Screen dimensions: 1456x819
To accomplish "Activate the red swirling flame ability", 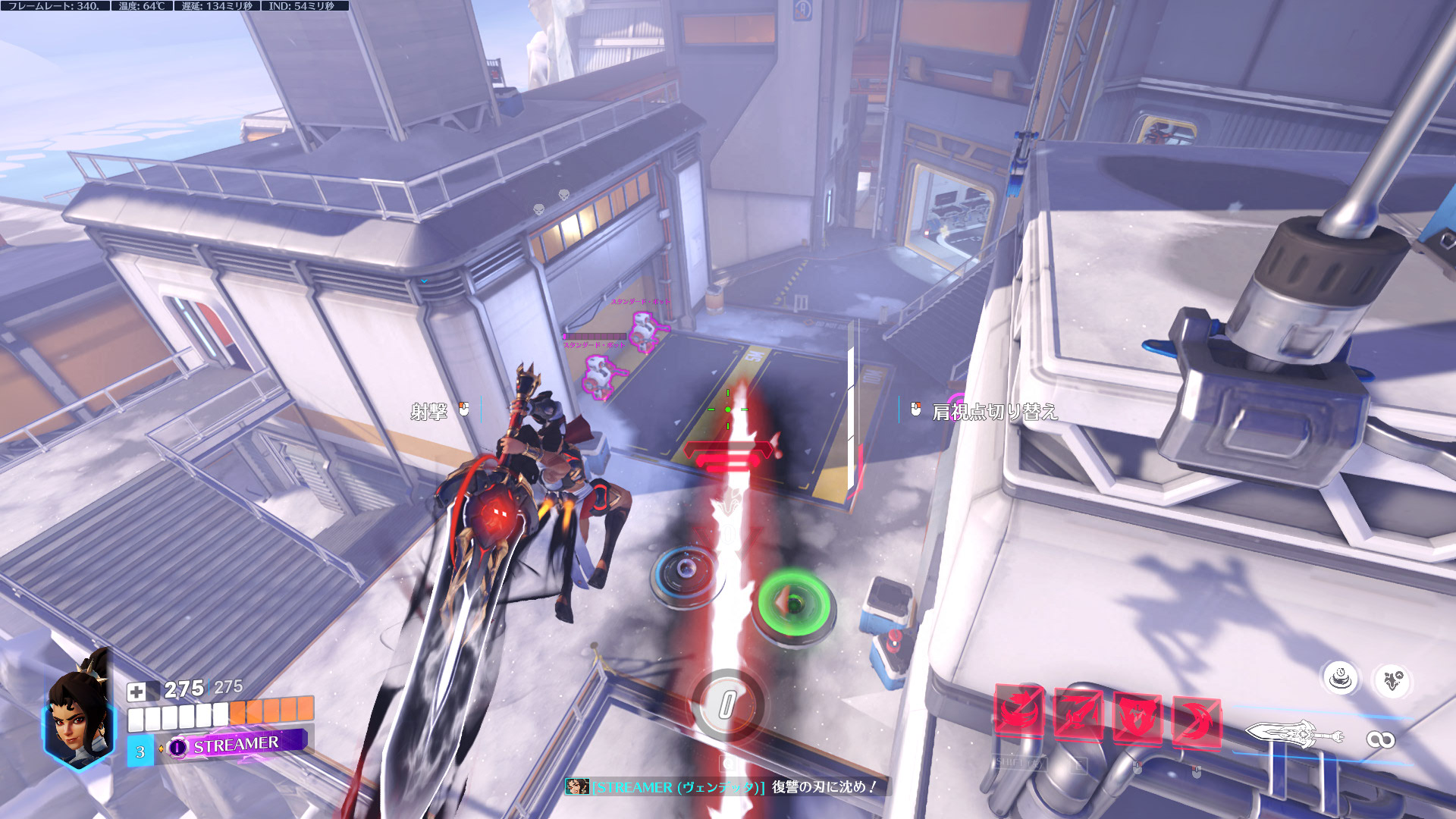I will [1019, 714].
